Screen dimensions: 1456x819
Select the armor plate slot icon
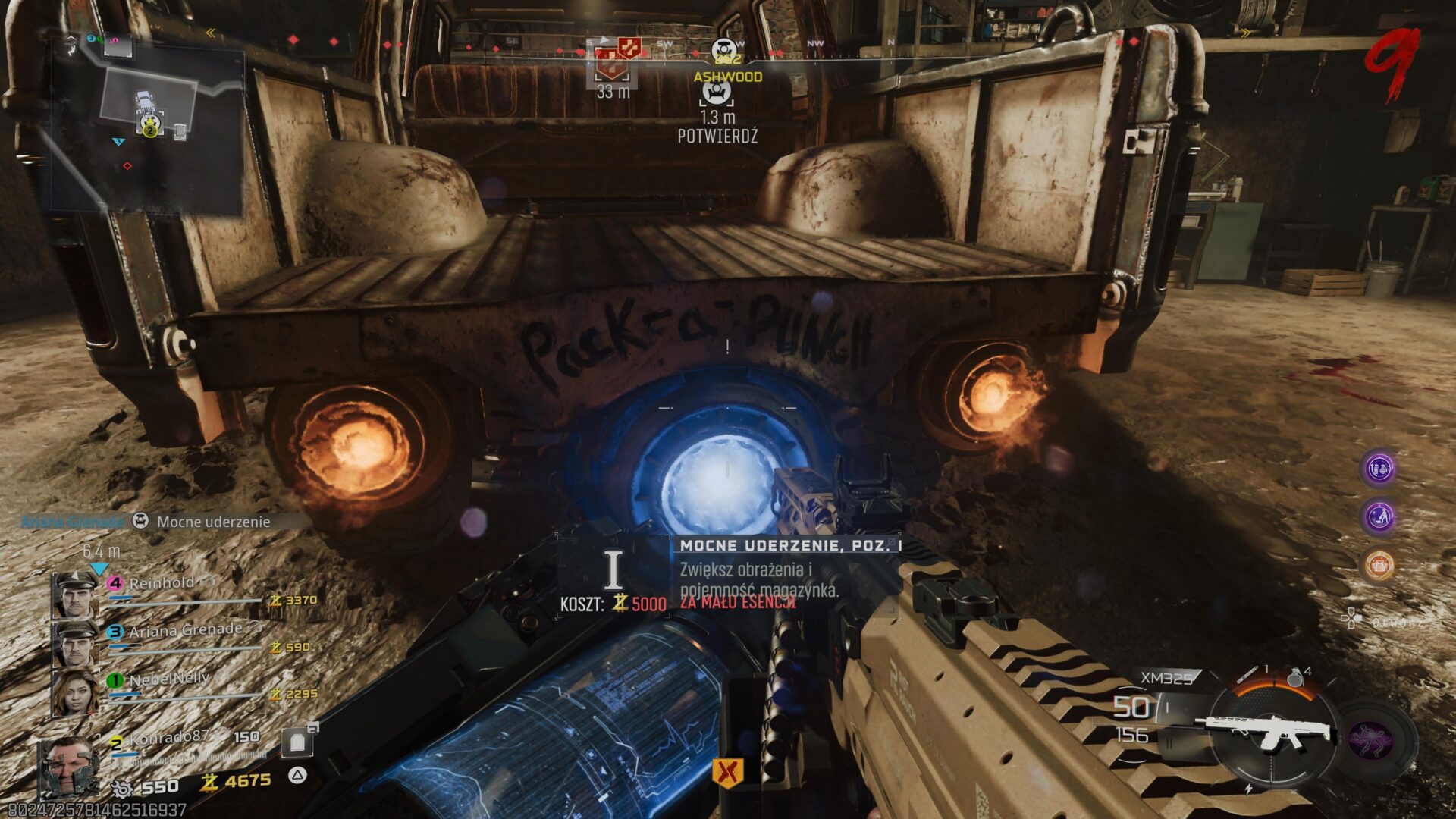tap(297, 742)
